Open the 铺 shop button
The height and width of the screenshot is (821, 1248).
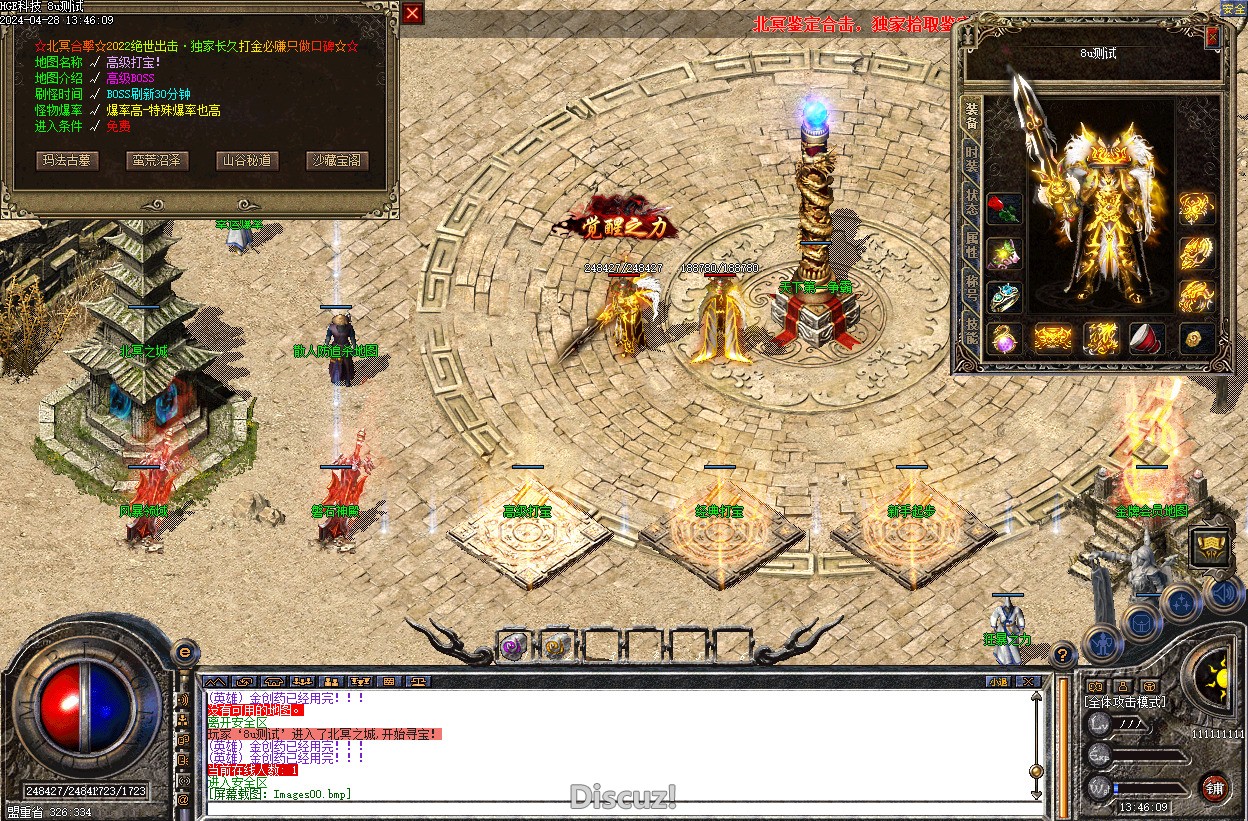pos(1214,787)
